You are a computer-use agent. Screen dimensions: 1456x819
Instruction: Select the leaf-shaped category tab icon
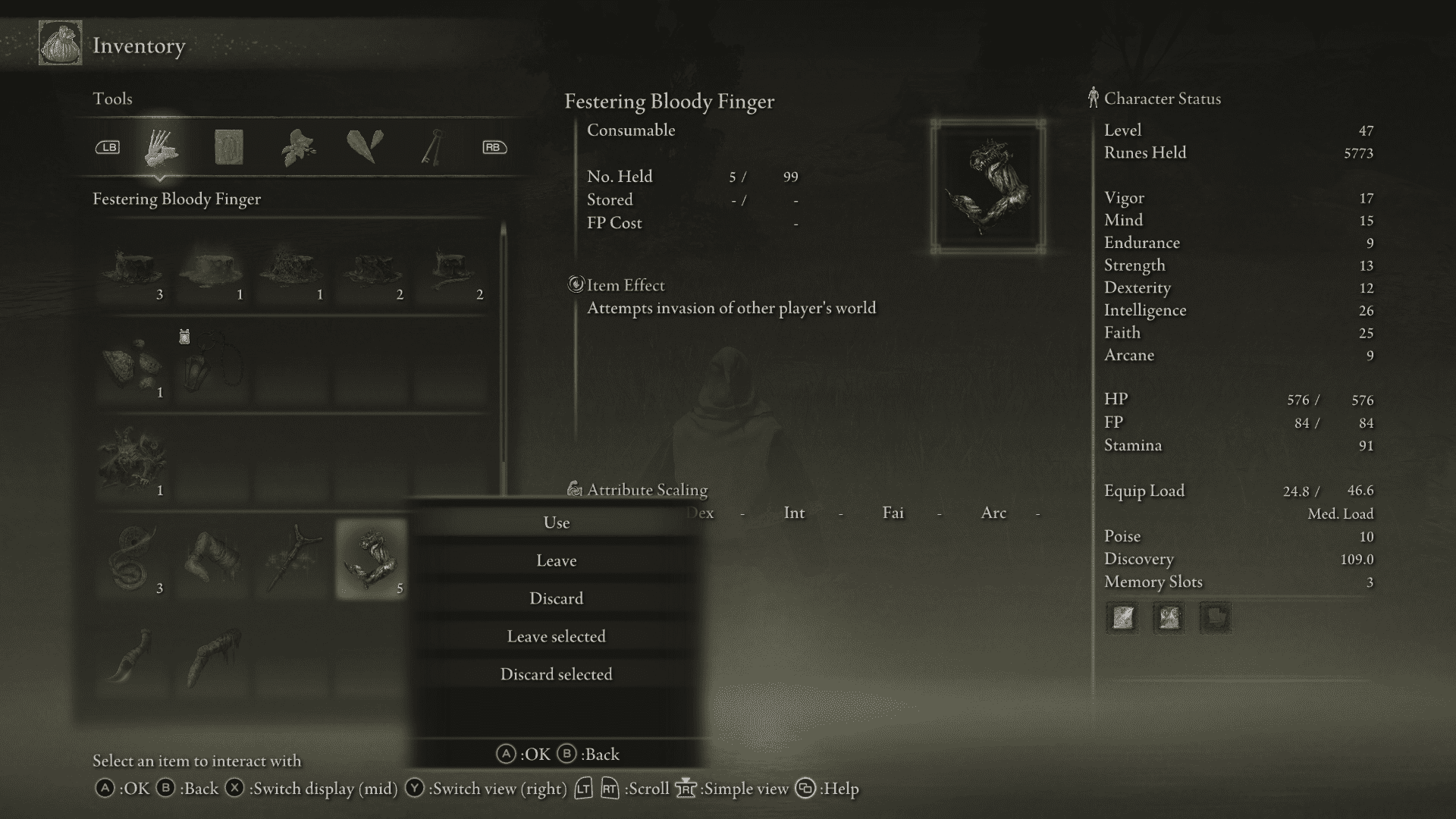(x=366, y=146)
